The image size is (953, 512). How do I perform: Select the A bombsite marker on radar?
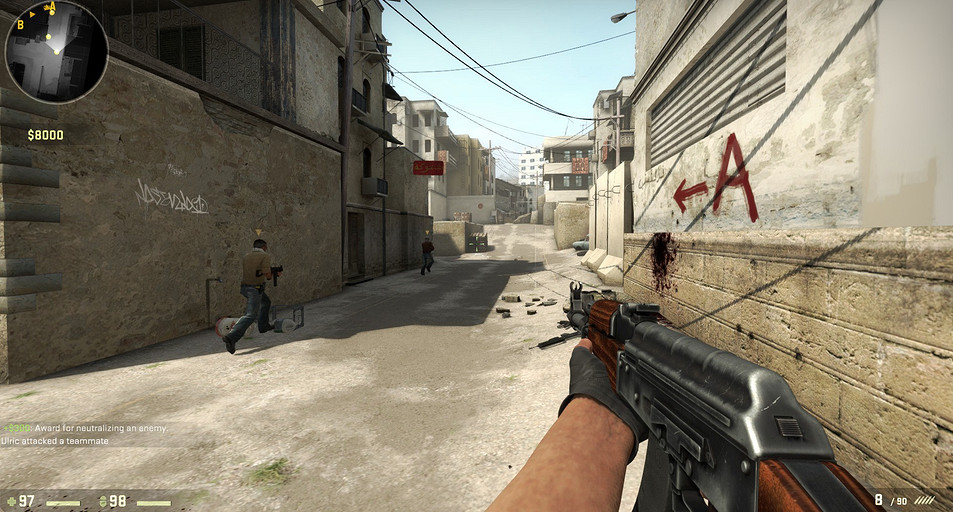coord(51,8)
